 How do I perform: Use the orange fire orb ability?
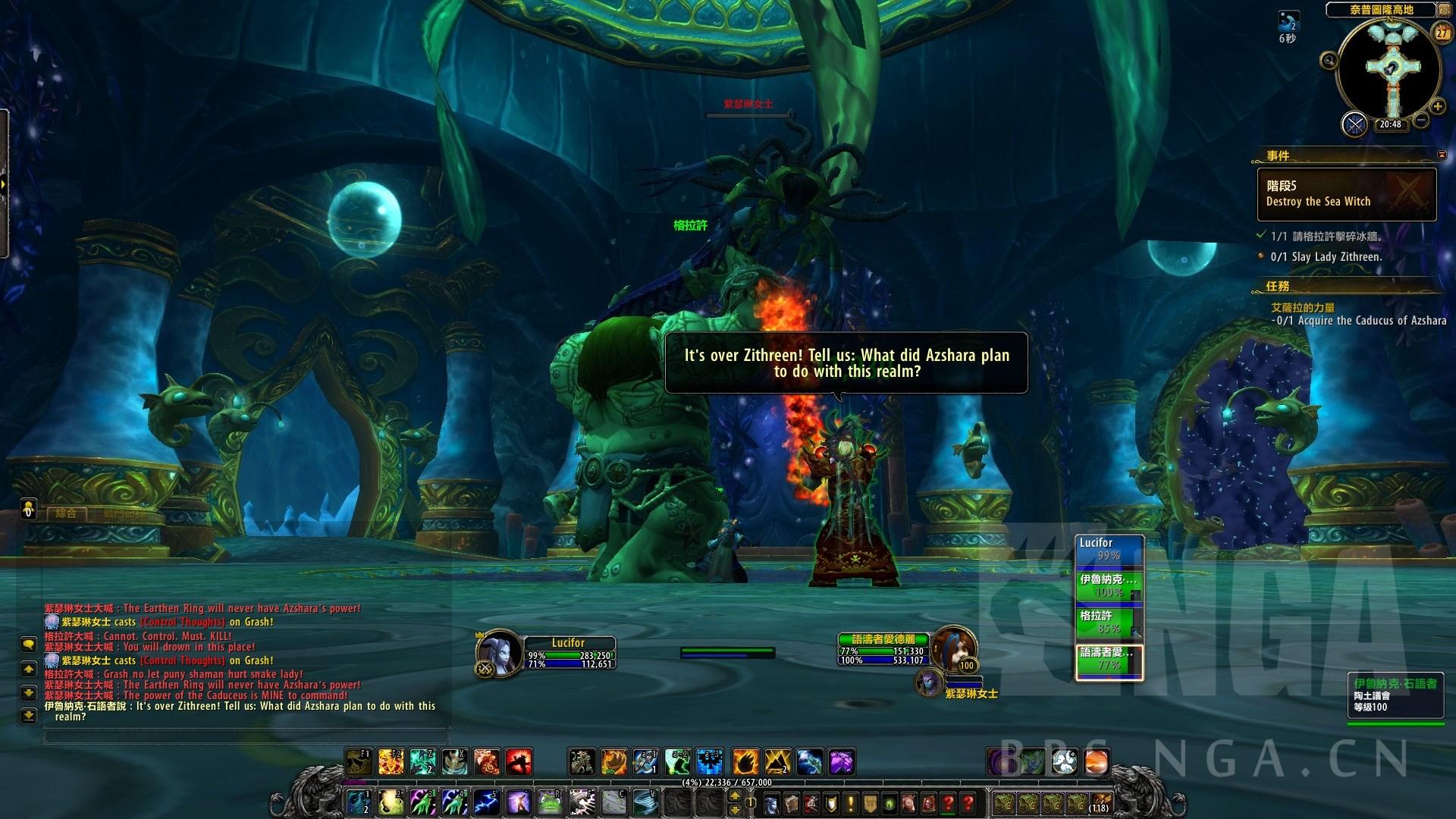point(1097,761)
